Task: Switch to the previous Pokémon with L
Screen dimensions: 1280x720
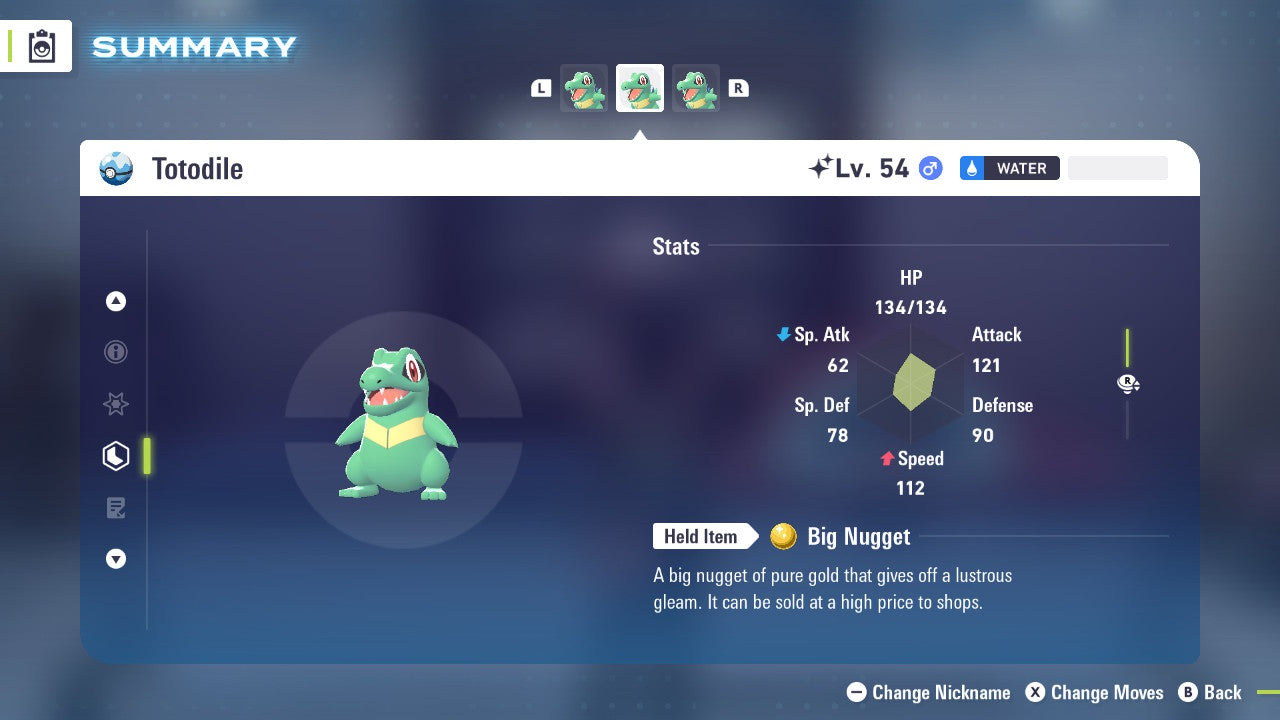Action: pyautogui.click(x=541, y=88)
